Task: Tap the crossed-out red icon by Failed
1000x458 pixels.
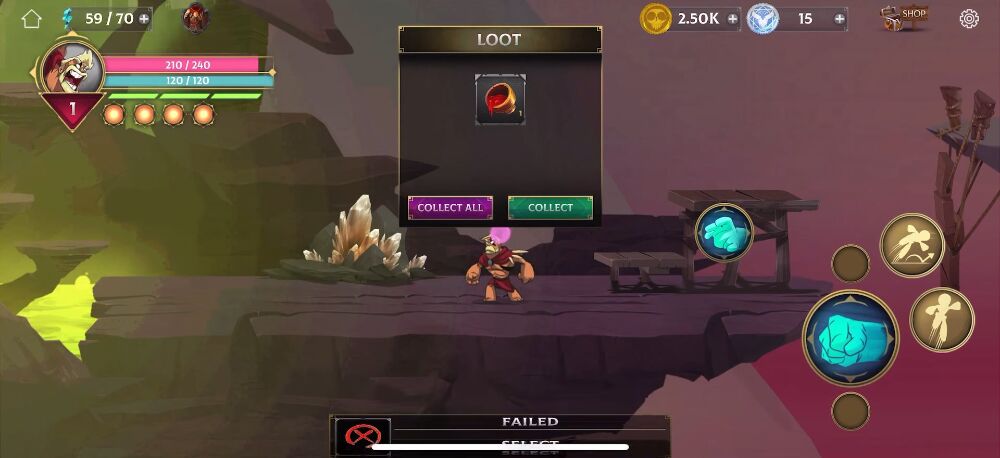Action: pyautogui.click(x=361, y=436)
